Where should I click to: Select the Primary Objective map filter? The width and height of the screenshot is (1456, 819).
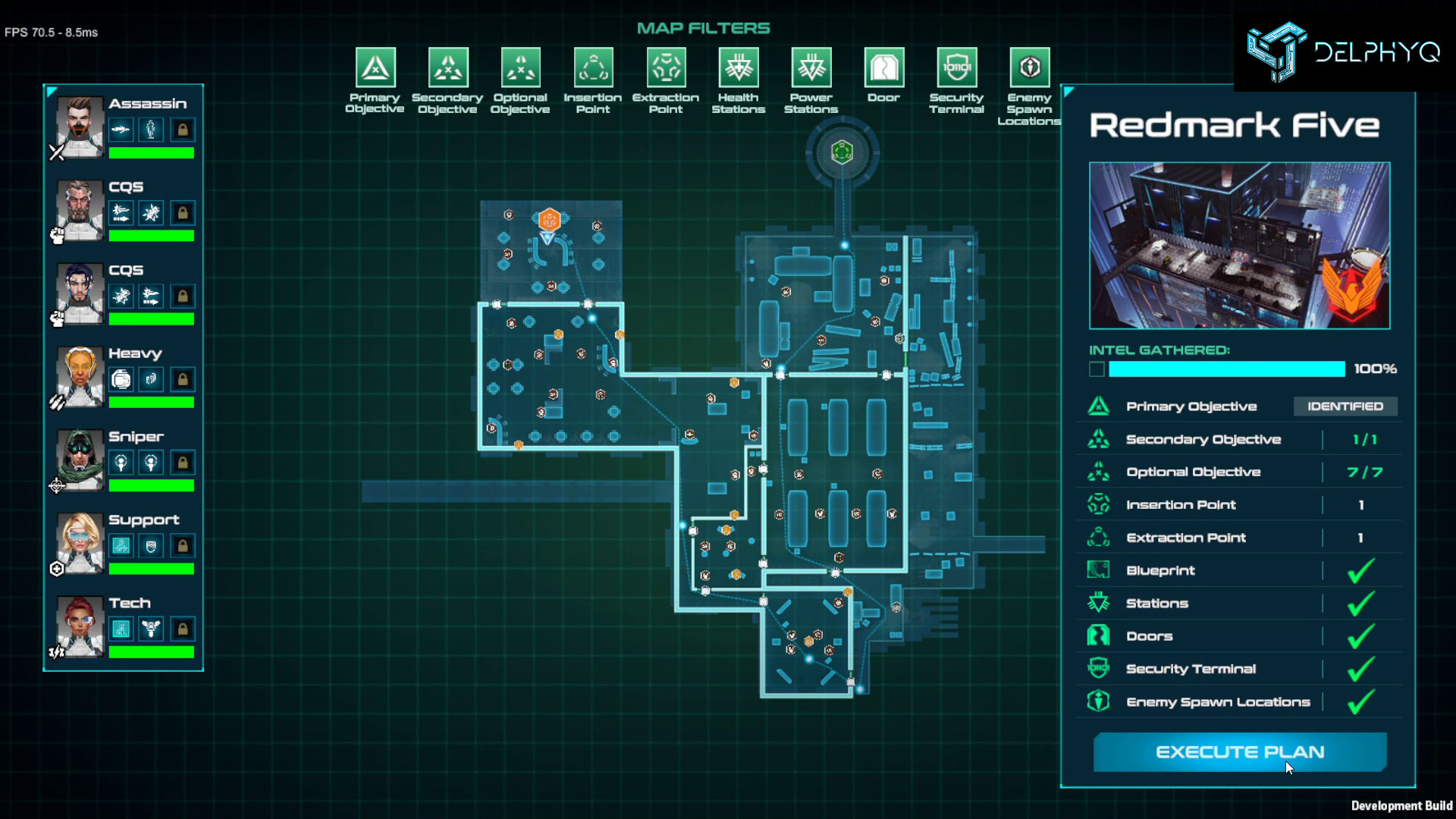pyautogui.click(x=375, y=67)
